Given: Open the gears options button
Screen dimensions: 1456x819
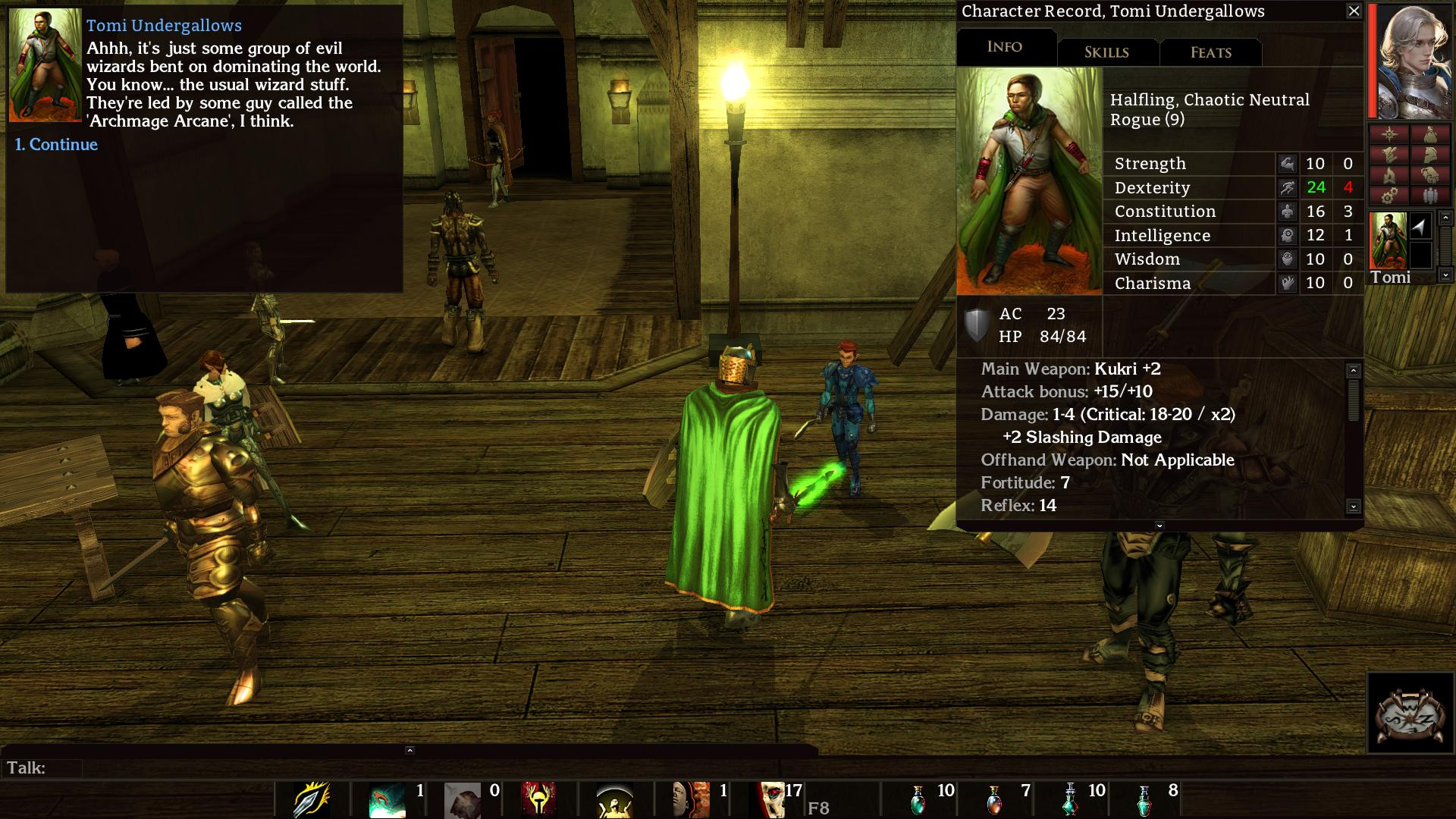Looking at the screenshot, I should point(1389,196).
